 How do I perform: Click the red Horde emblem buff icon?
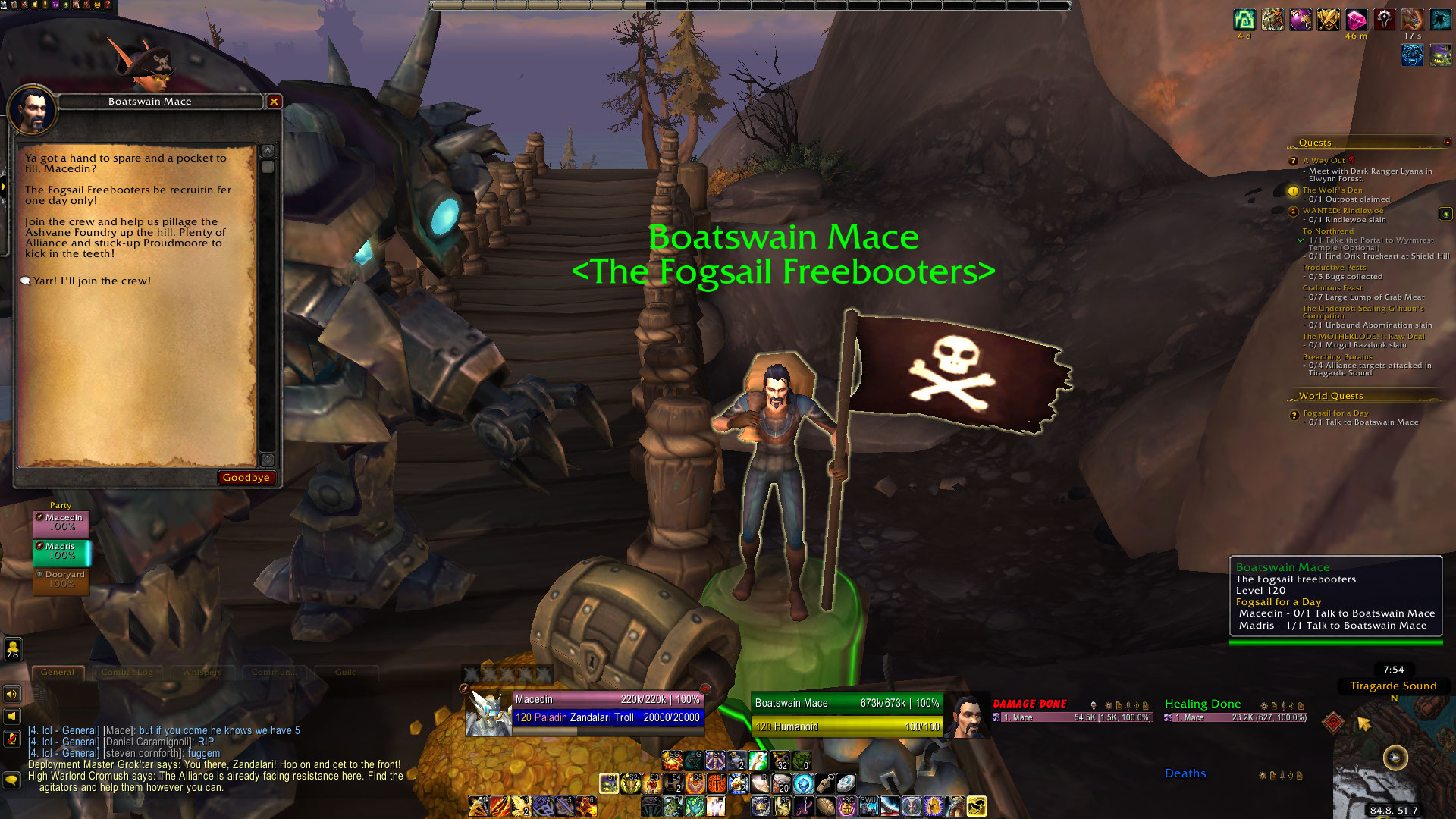point(1384,20)
